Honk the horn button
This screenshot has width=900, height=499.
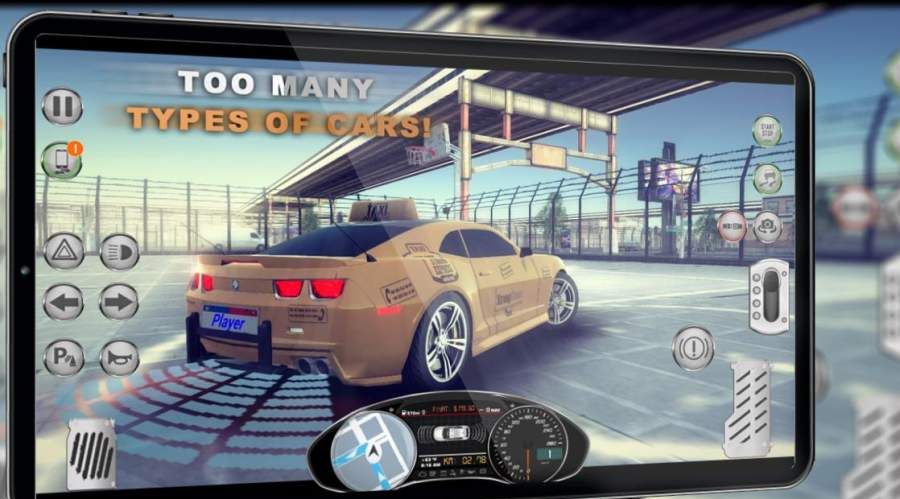(119, 357)
